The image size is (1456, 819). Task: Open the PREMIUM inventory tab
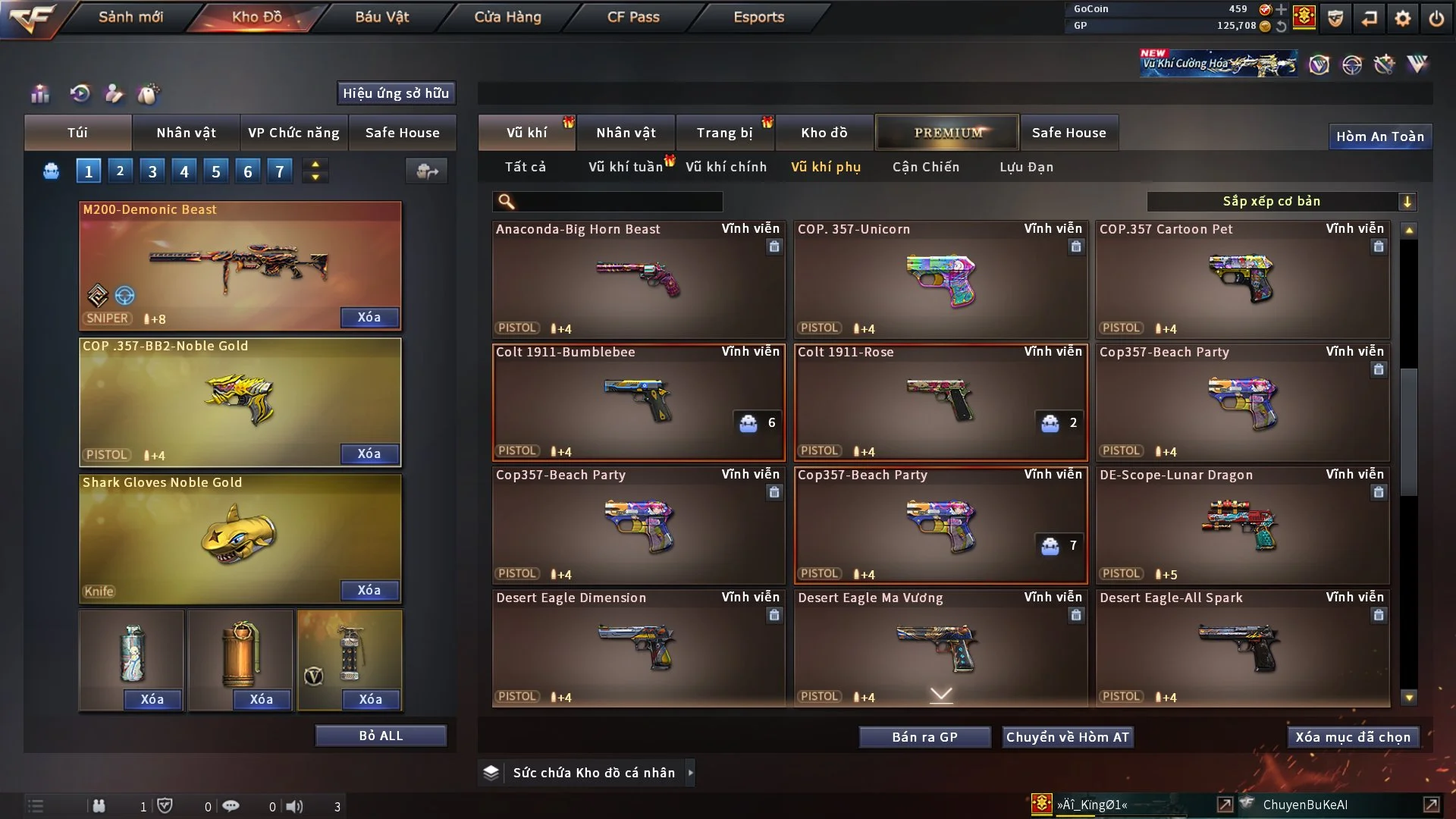[x=947, y=133]
